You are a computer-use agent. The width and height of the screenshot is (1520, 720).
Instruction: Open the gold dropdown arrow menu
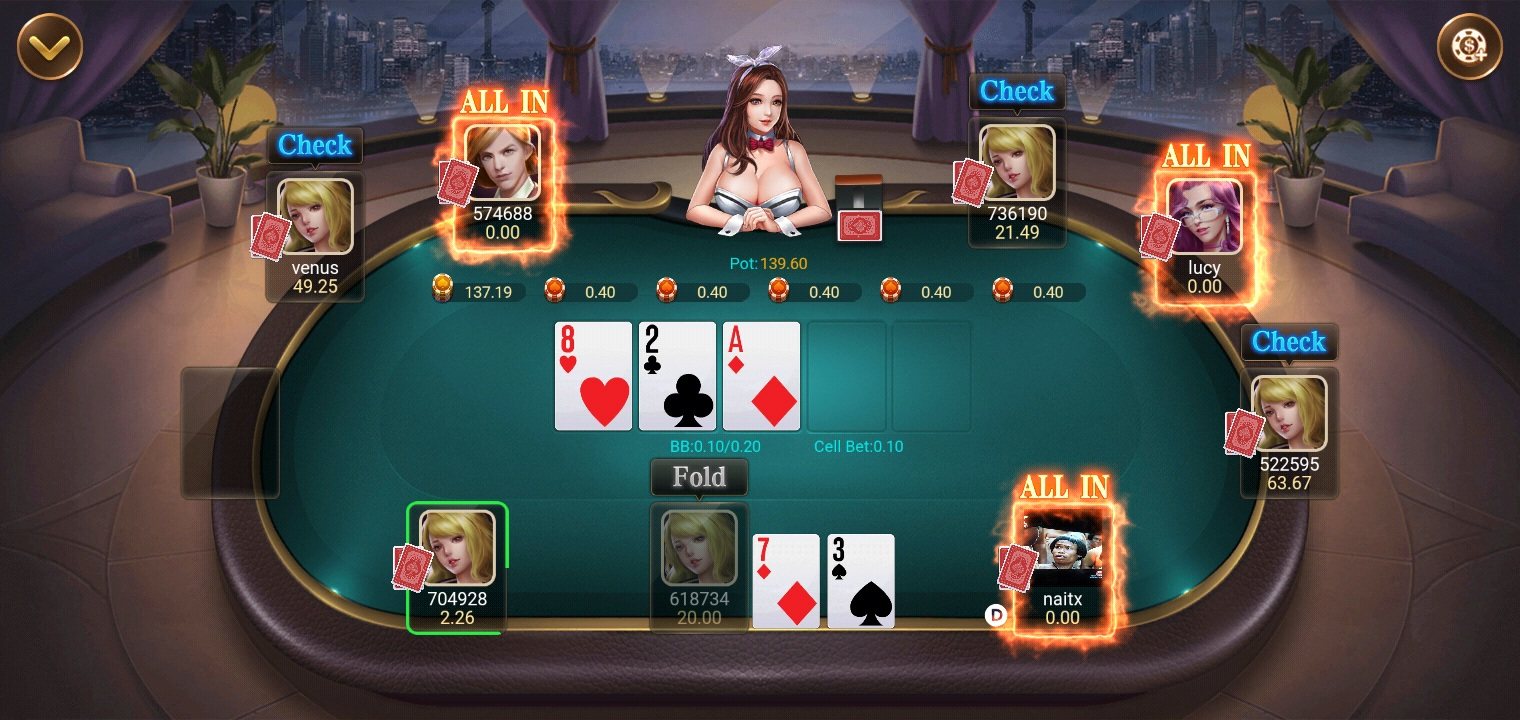[49, 46]
